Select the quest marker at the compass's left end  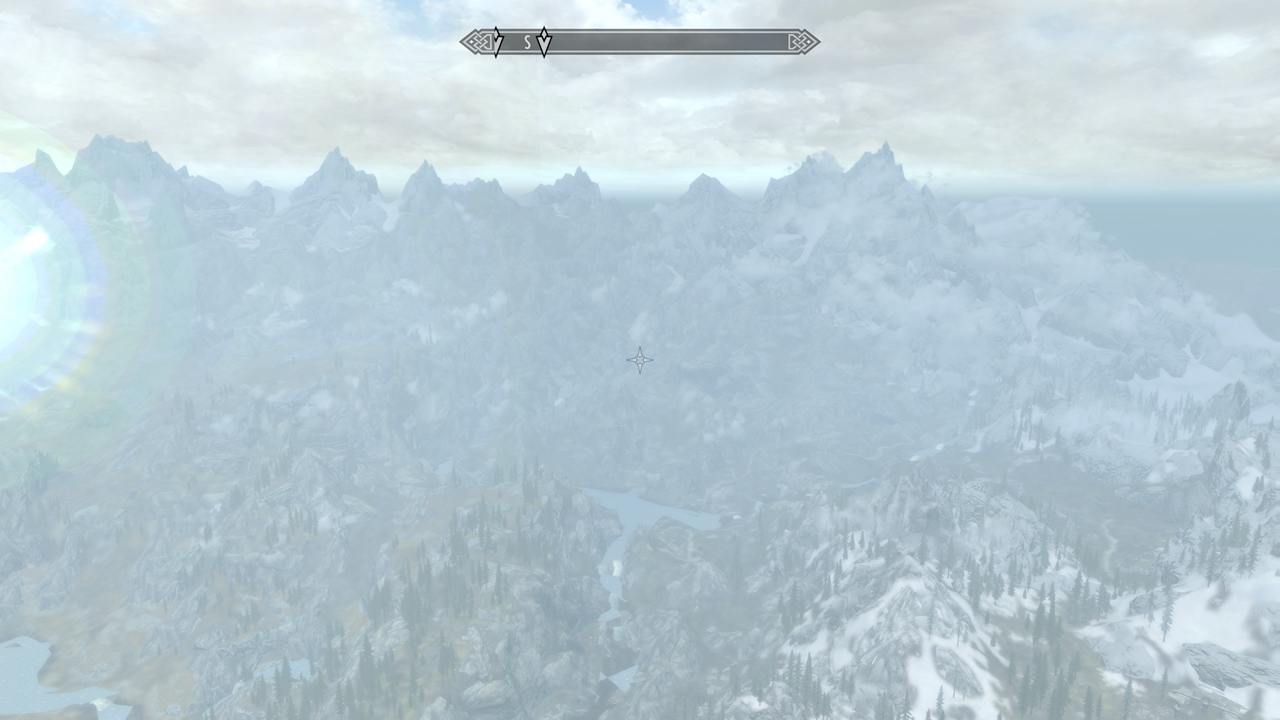[x=496, y=42]
